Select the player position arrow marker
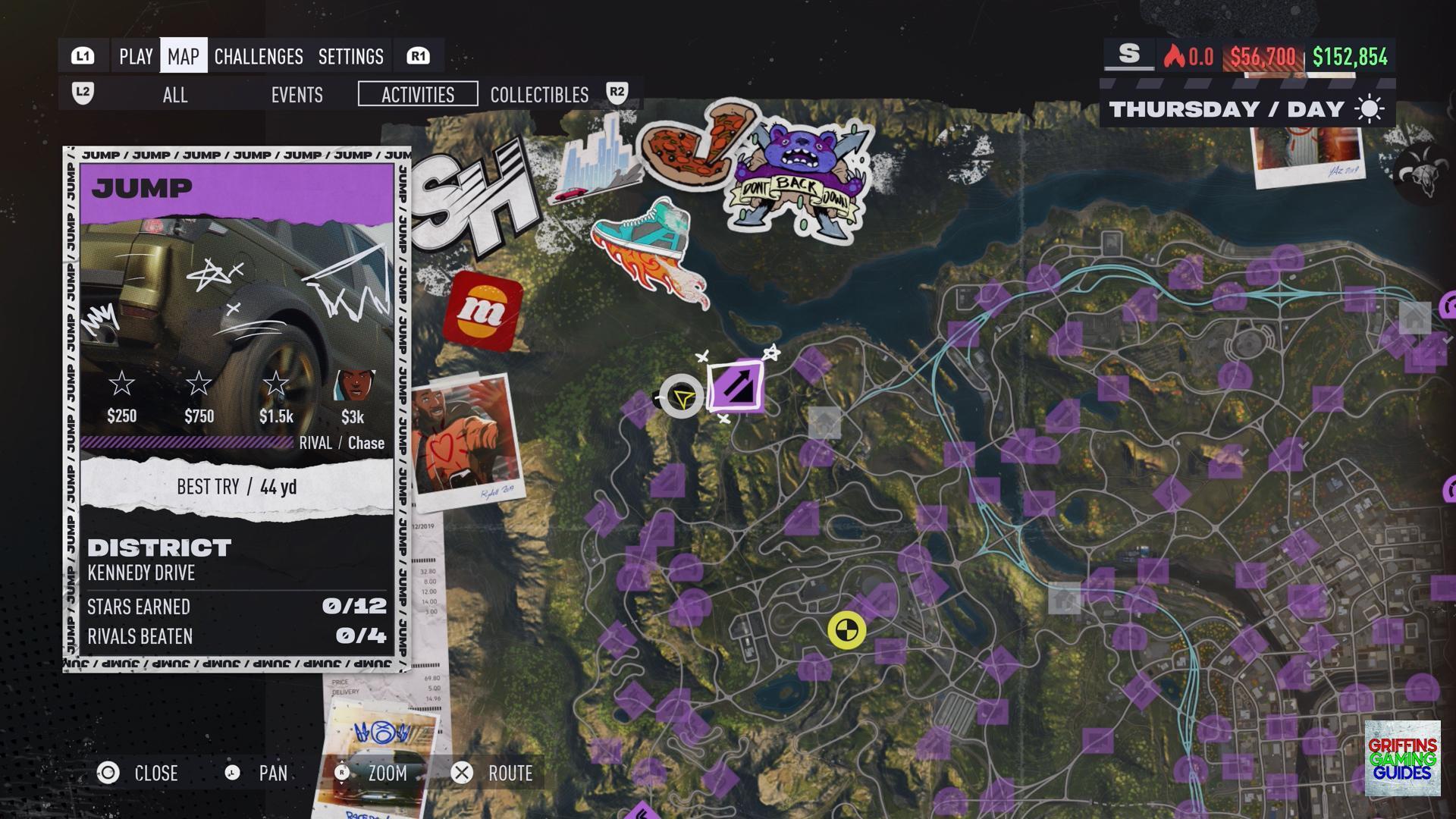 pos(682,397)
